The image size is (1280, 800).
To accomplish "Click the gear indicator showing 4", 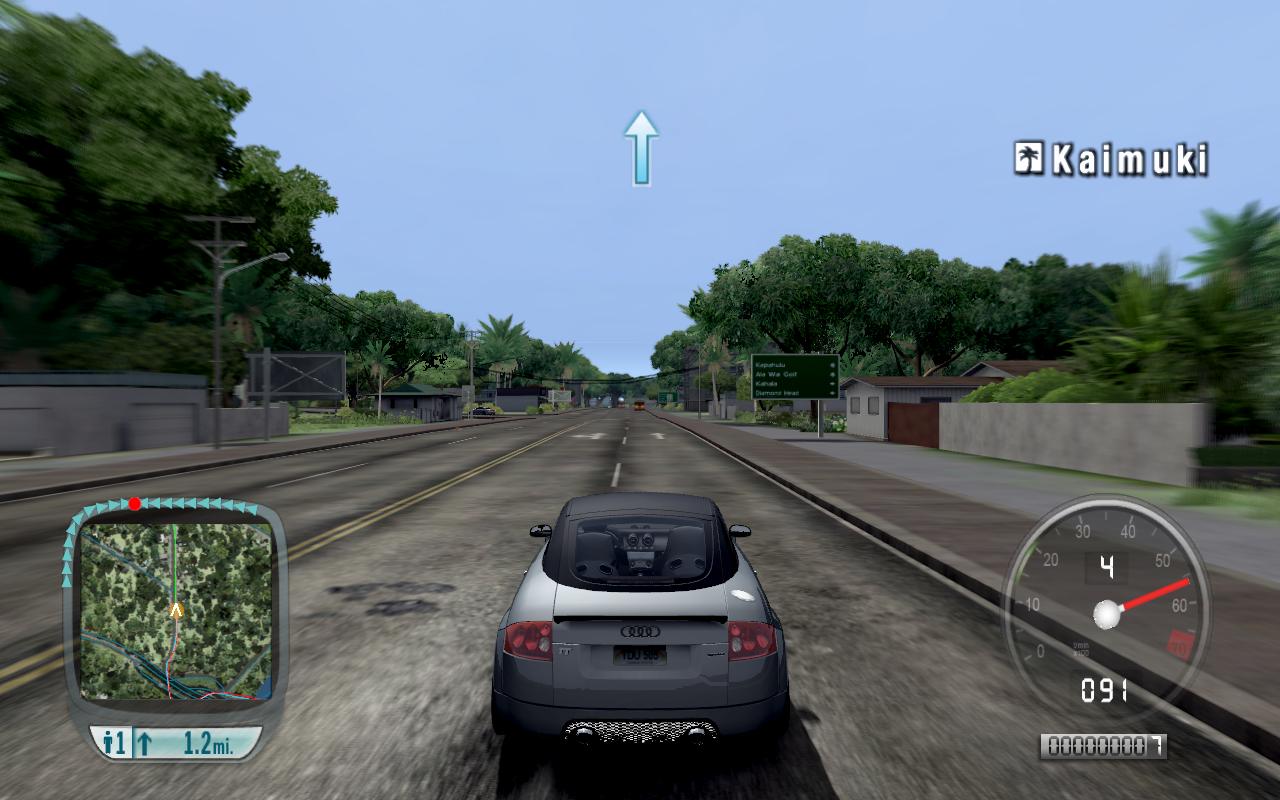I will pyautogui.click(x=1105, y=566).
